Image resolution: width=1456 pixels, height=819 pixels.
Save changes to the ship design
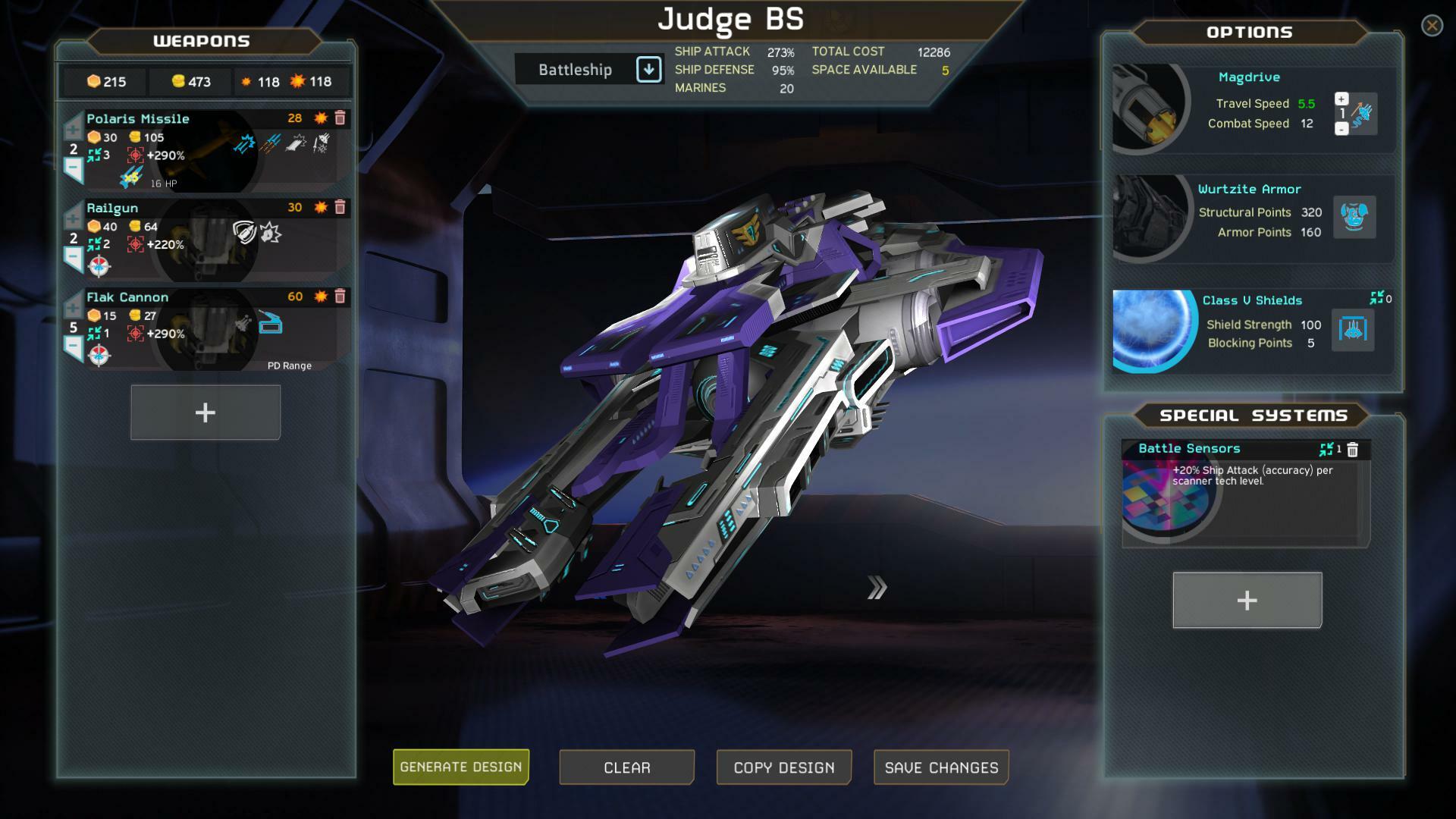[940, 767]
